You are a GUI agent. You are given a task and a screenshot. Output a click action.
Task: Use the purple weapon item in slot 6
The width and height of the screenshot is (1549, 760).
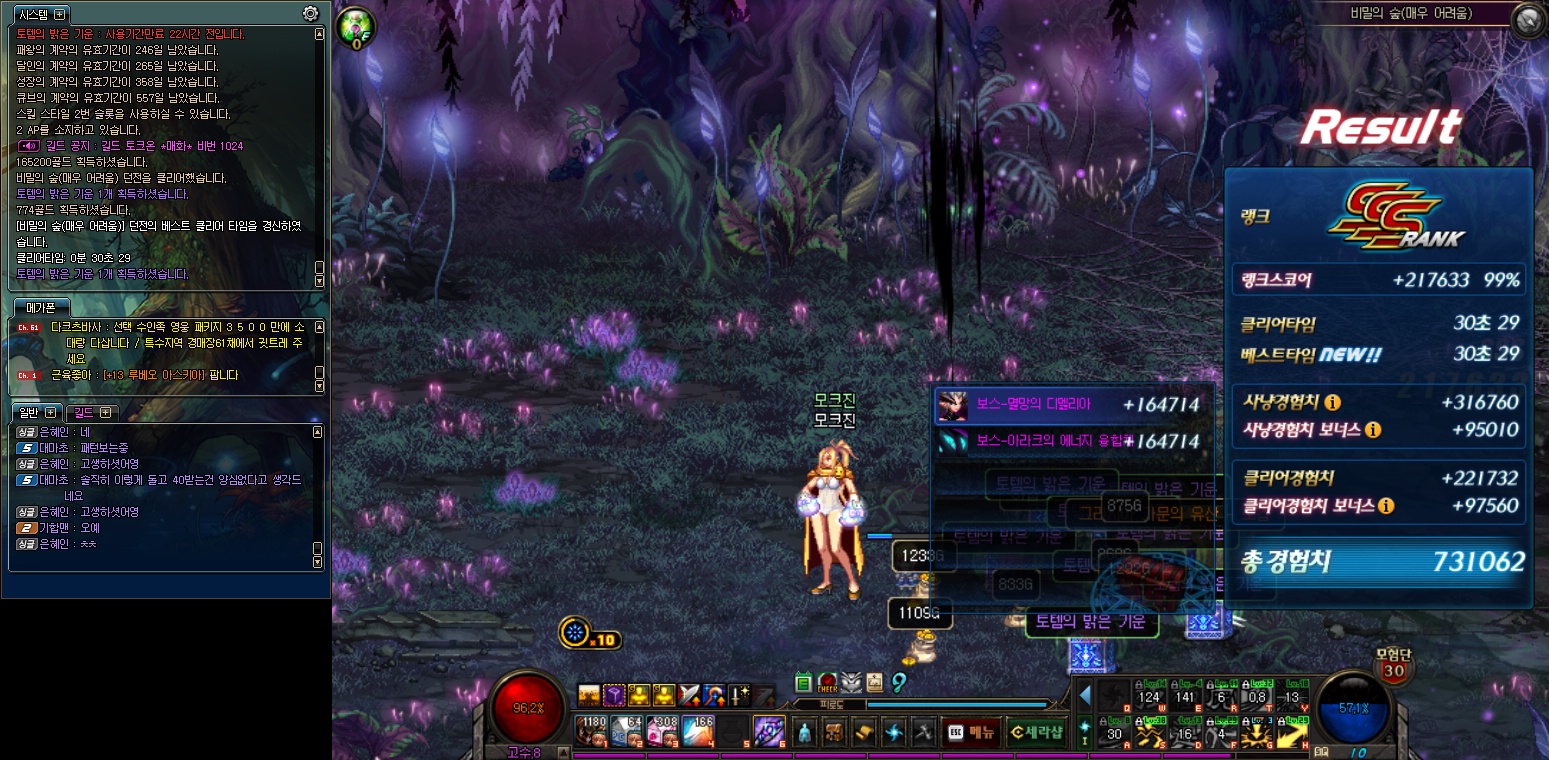pos(768,731)
